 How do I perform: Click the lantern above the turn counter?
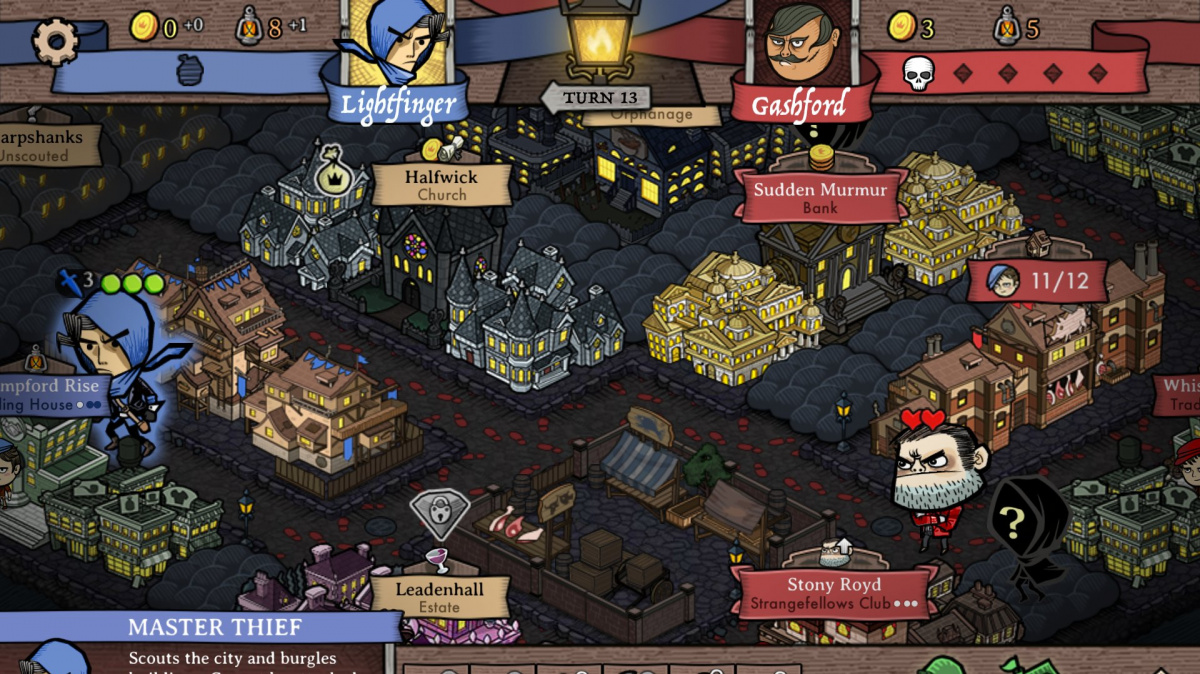pos(598,40)
